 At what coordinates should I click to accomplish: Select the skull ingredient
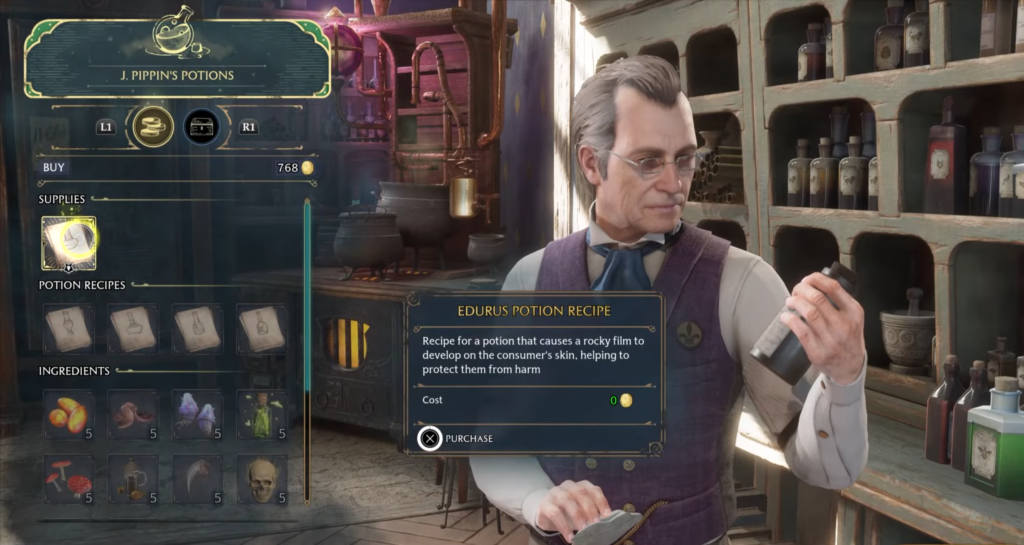pyautogui.click(x=262, y=479)
